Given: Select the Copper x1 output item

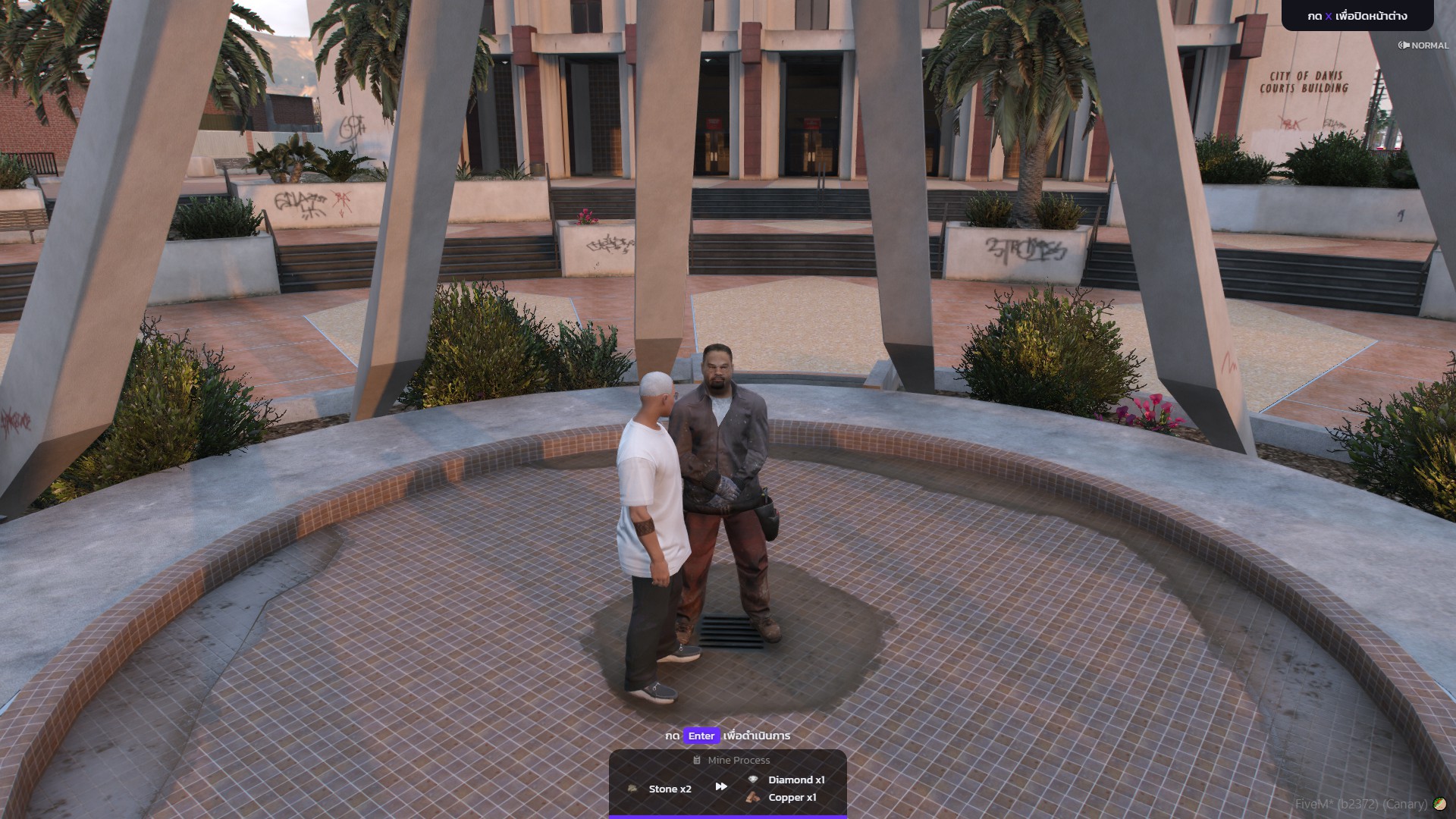Looking at the screenshot, I should [783, 797].
